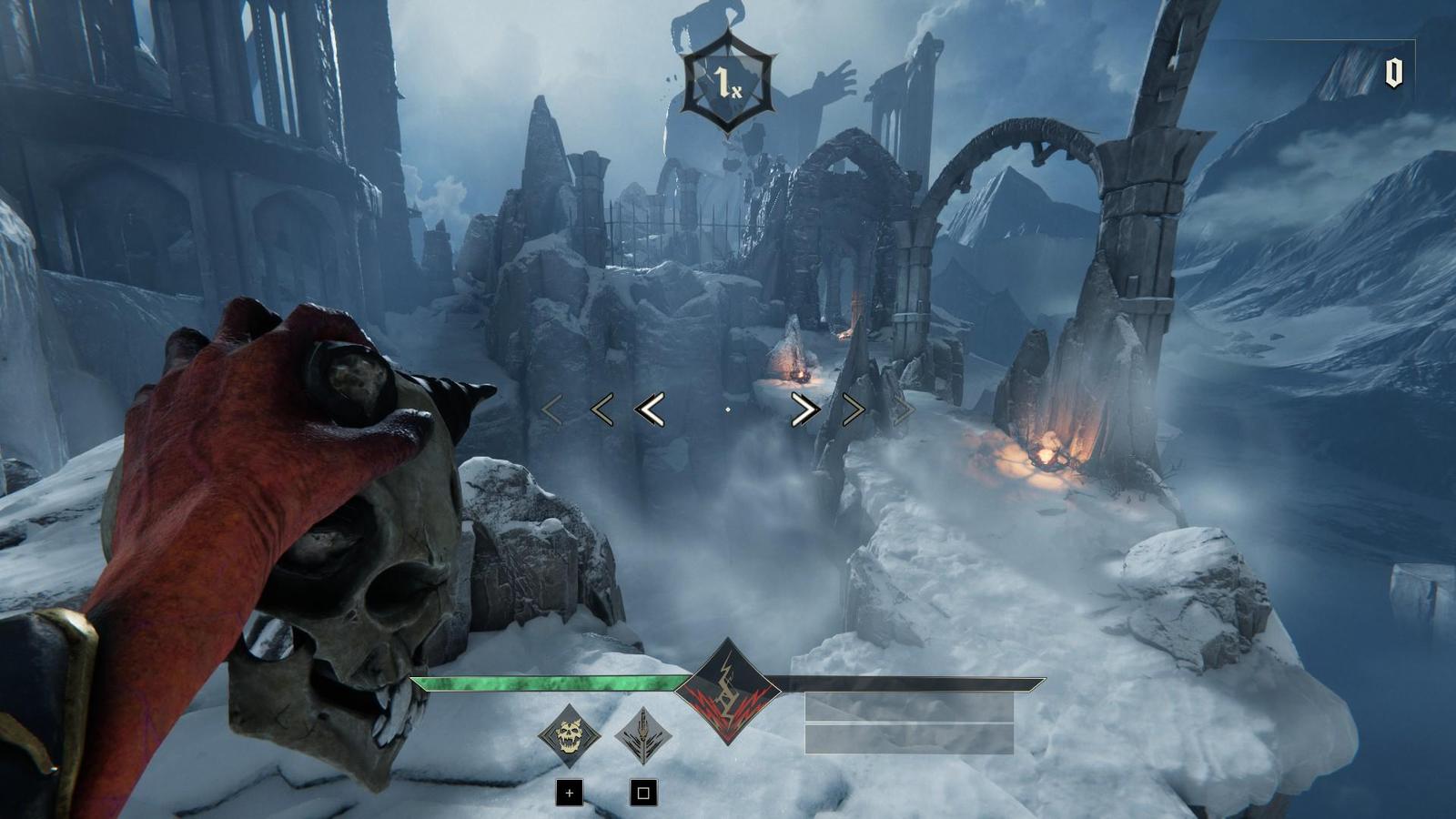Activate the central lightning ultimate diamond
This screenshot has width=1456, height=819.
click(x=727, y=691)
